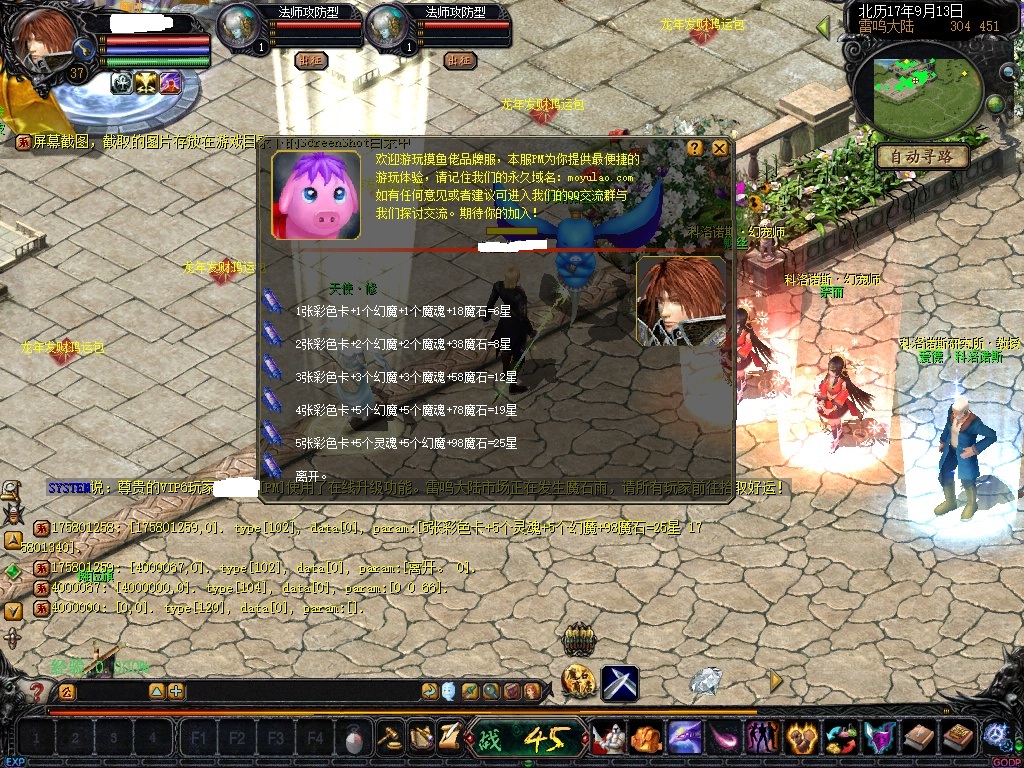1024x768 pixels.
Task: Pick the 4张彩色卡 19星 option
Action: coord(406,410)
